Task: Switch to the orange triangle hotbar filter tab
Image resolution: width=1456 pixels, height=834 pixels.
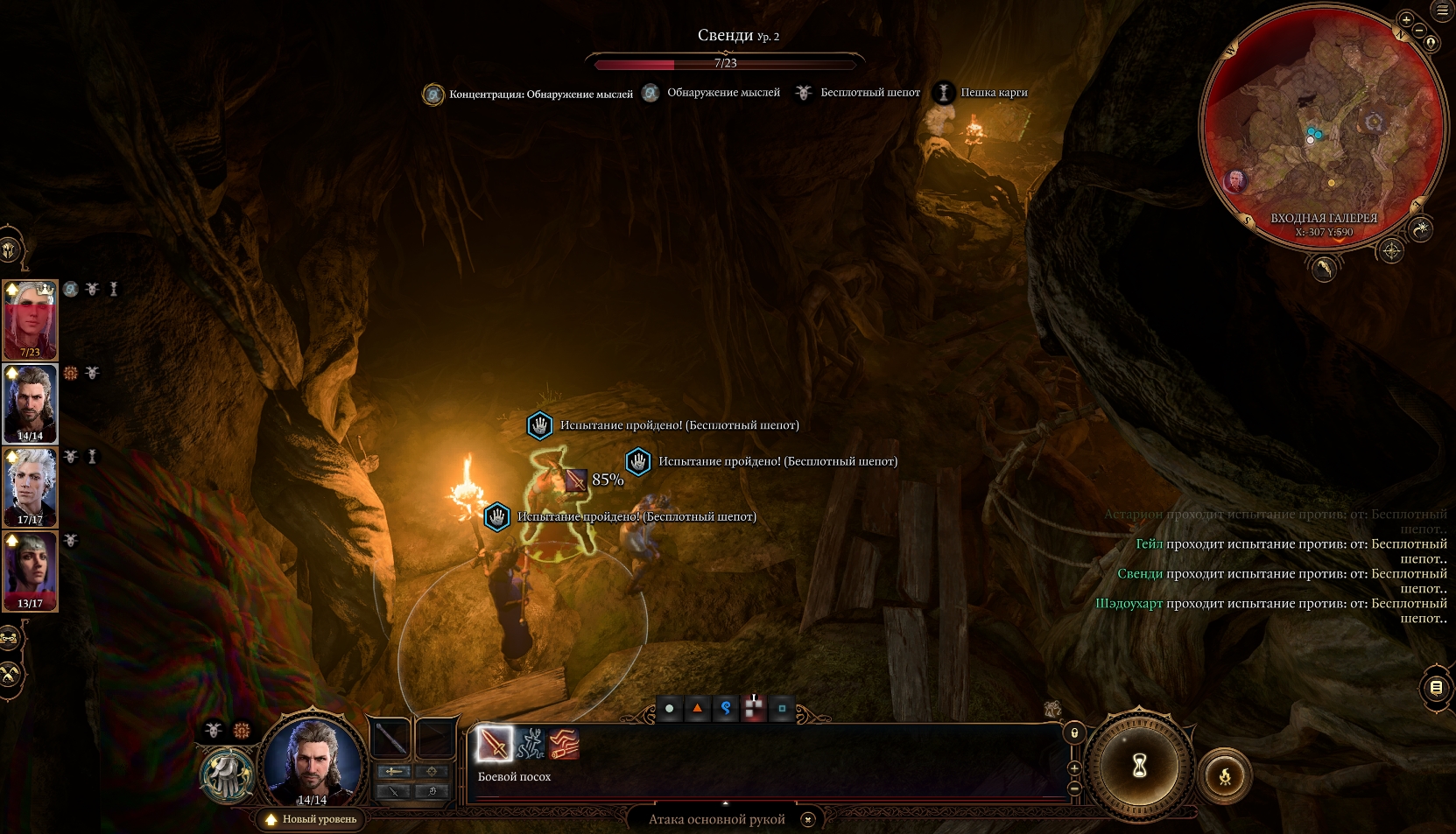Action: pyautogui.click(x=698, y=708)
